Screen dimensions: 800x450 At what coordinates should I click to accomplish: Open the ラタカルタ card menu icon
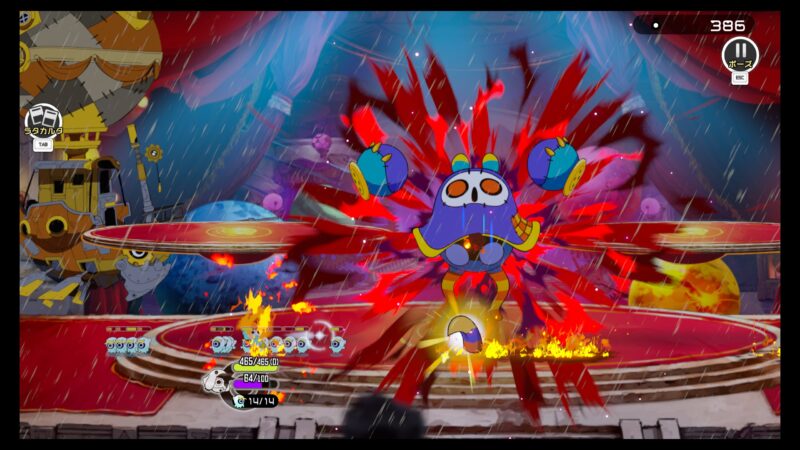(42, 118)
